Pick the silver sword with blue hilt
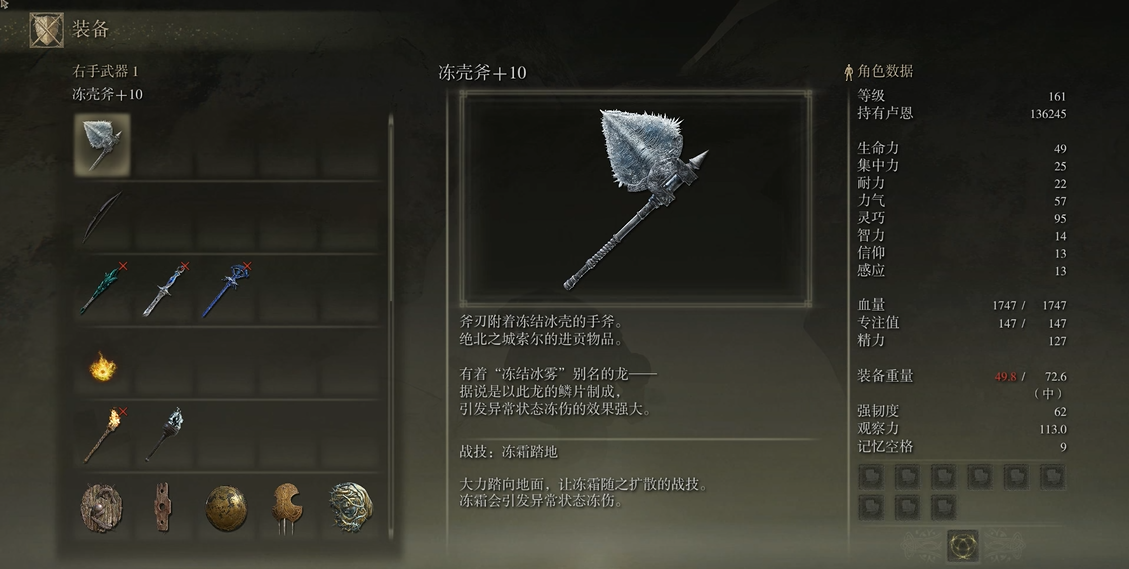Image resolution: width=1129 pixels, height=569 pixels. click(165, 289)
